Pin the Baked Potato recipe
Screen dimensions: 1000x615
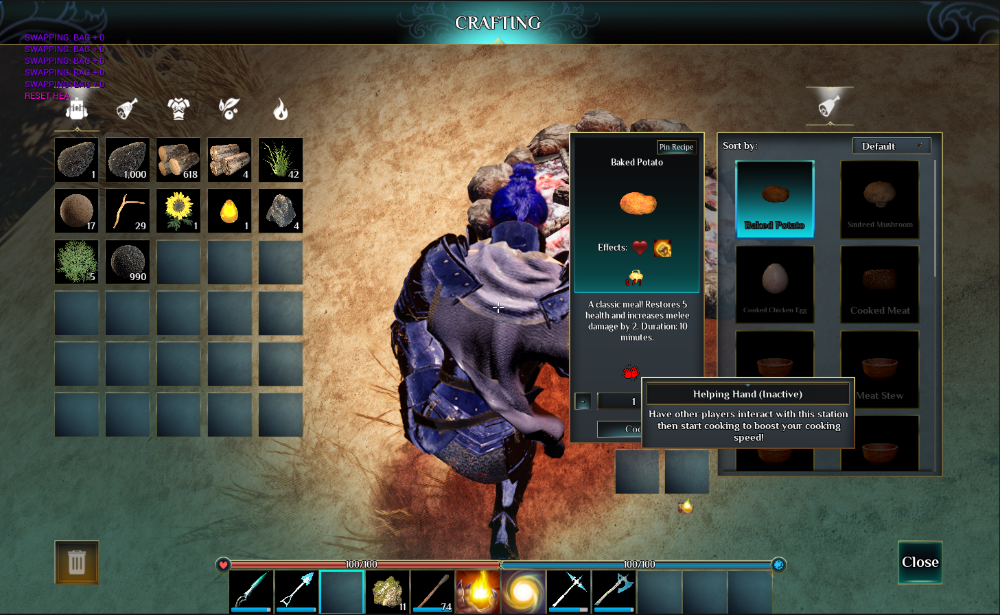click(676, 147)
